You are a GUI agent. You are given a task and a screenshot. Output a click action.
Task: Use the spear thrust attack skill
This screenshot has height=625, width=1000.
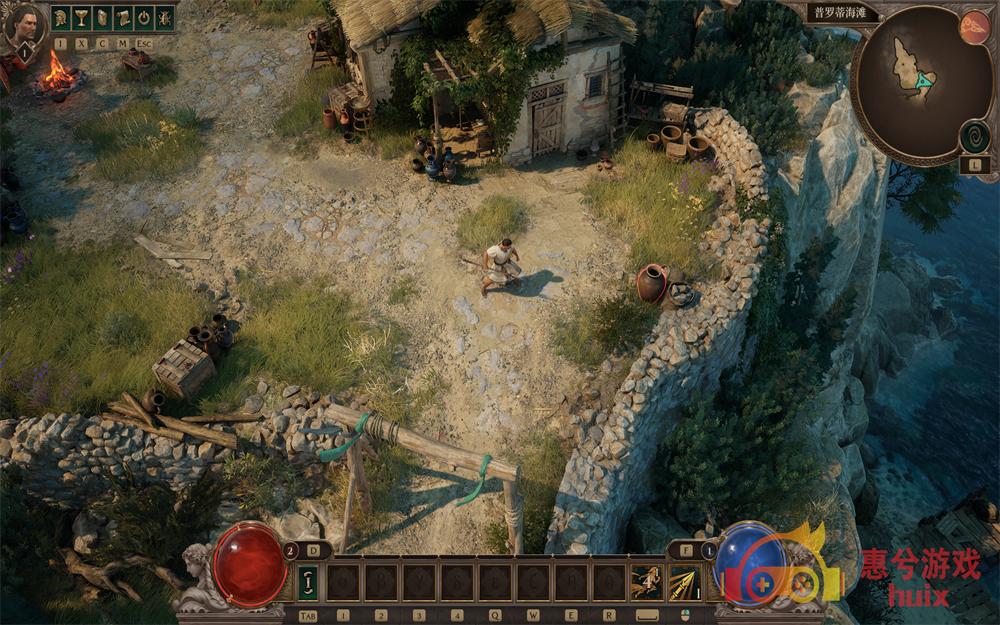pos(685,582)
